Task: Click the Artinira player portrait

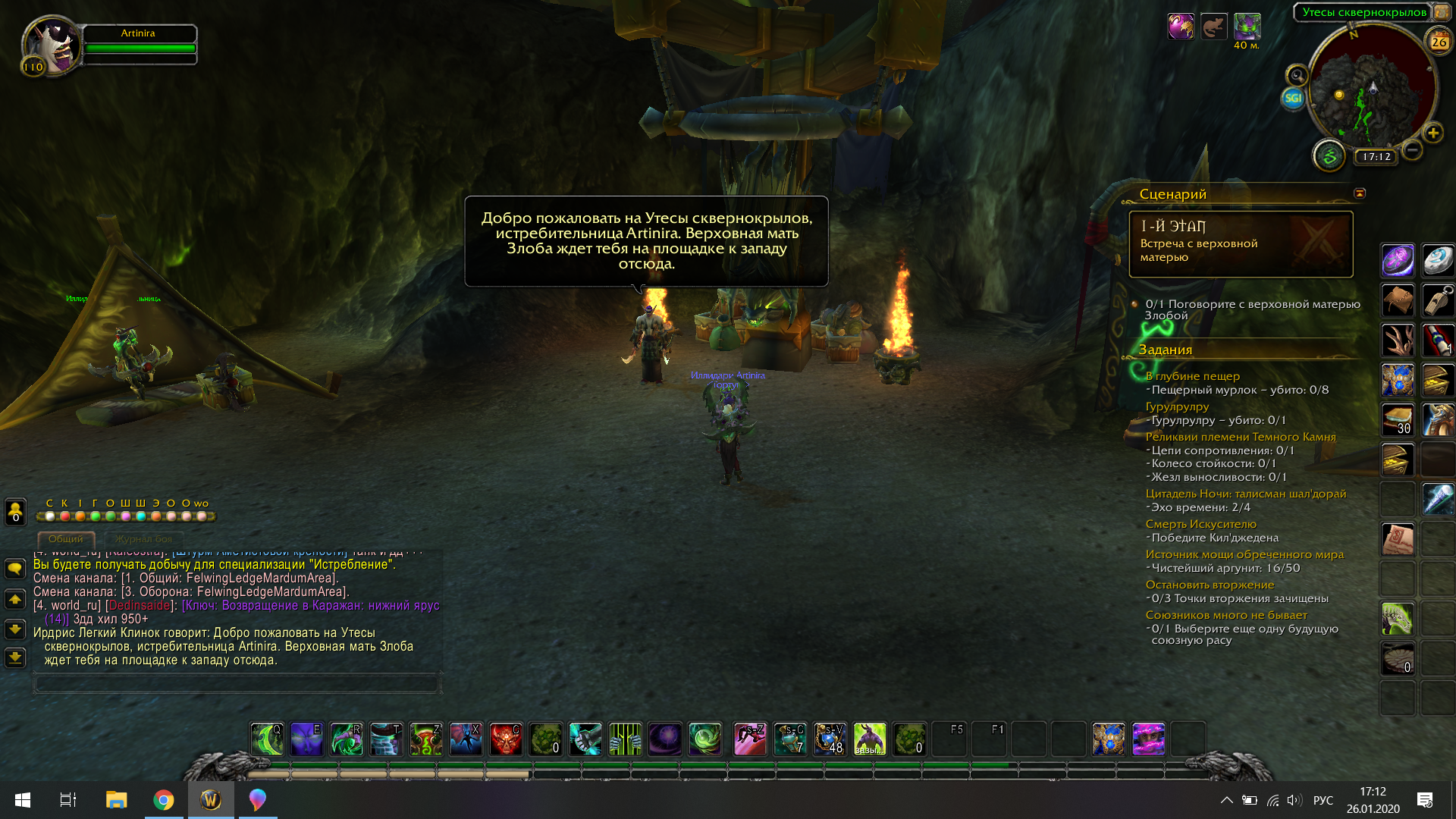Action: [x=52, y=44]
